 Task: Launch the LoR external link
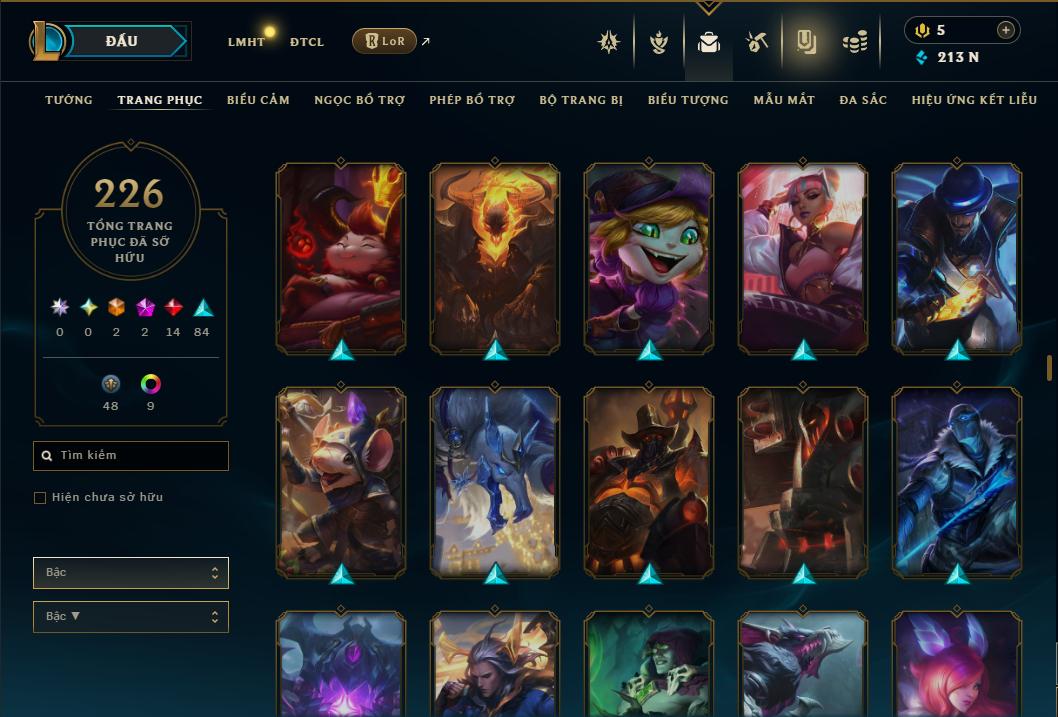pyautogui.click(x=385, y=41)
